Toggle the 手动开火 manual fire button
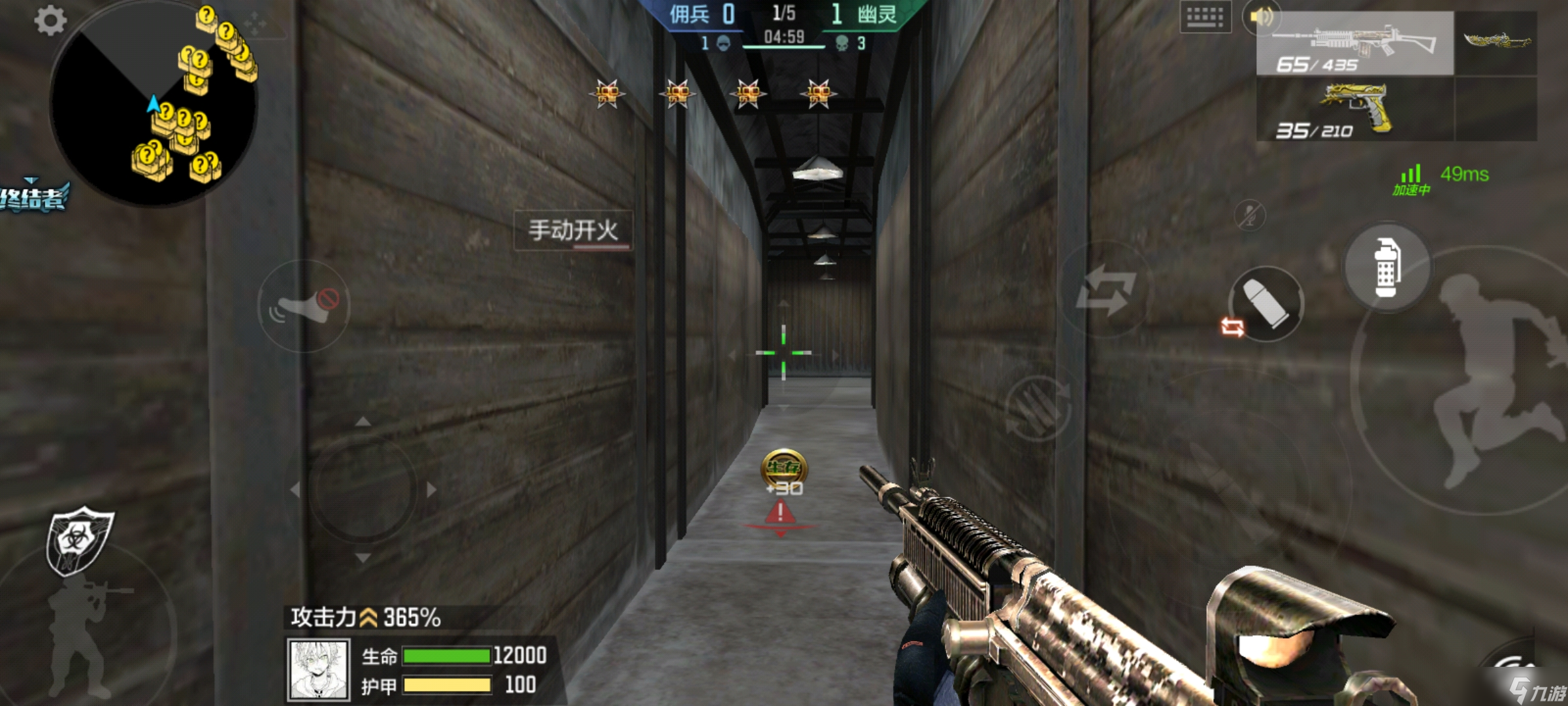This screenshot has width=1568, height=706. coord(573,231)
